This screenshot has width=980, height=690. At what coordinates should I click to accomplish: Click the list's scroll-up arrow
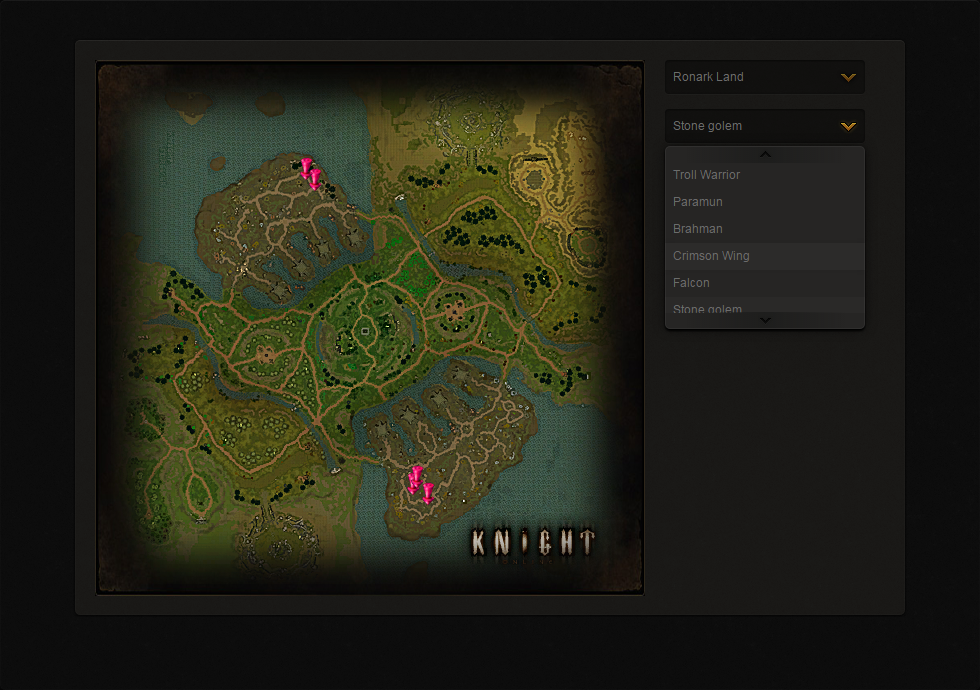click(765, 155)
